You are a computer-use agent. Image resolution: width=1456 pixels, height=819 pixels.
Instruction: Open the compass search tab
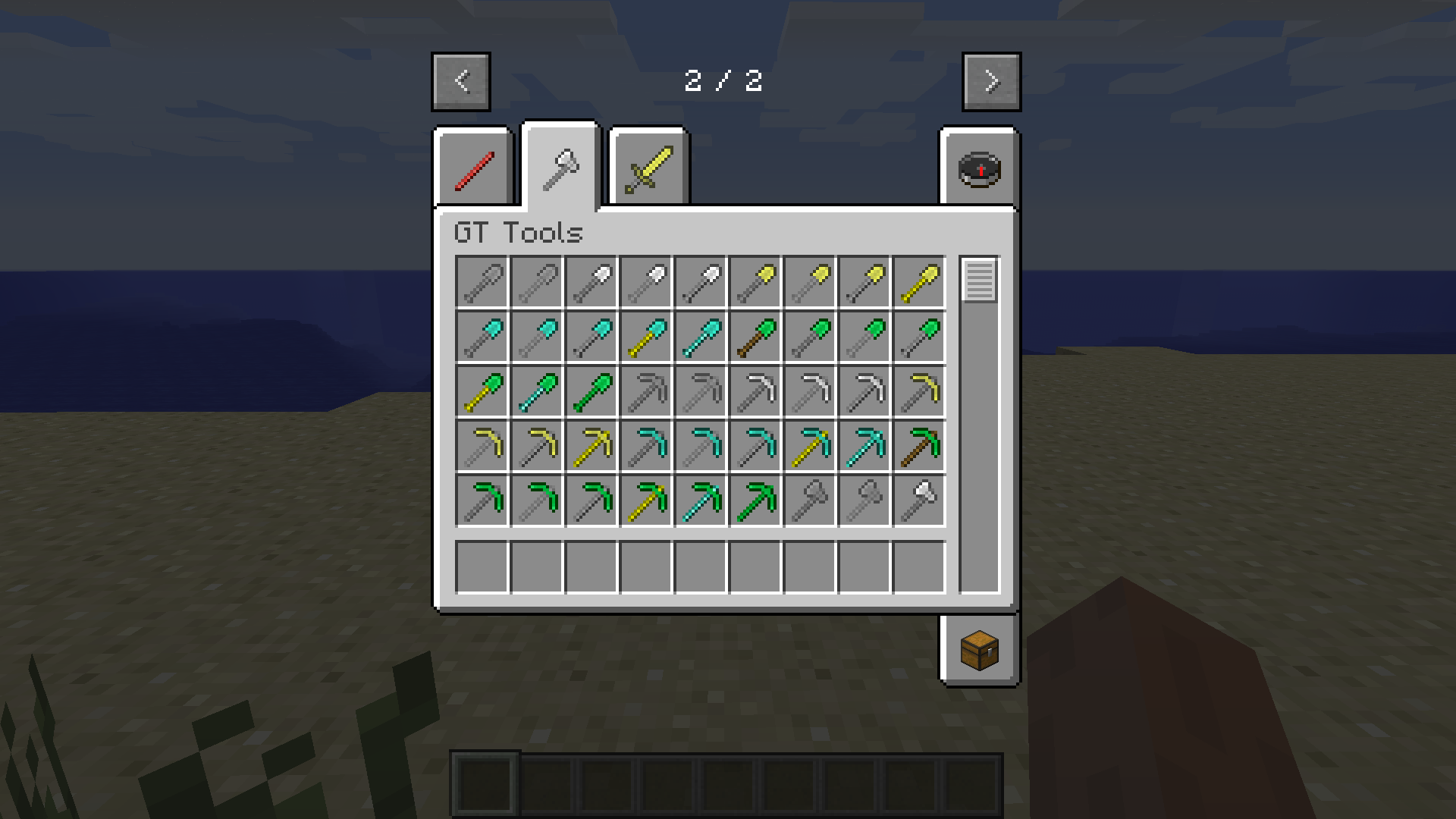[x=978, y=168]
